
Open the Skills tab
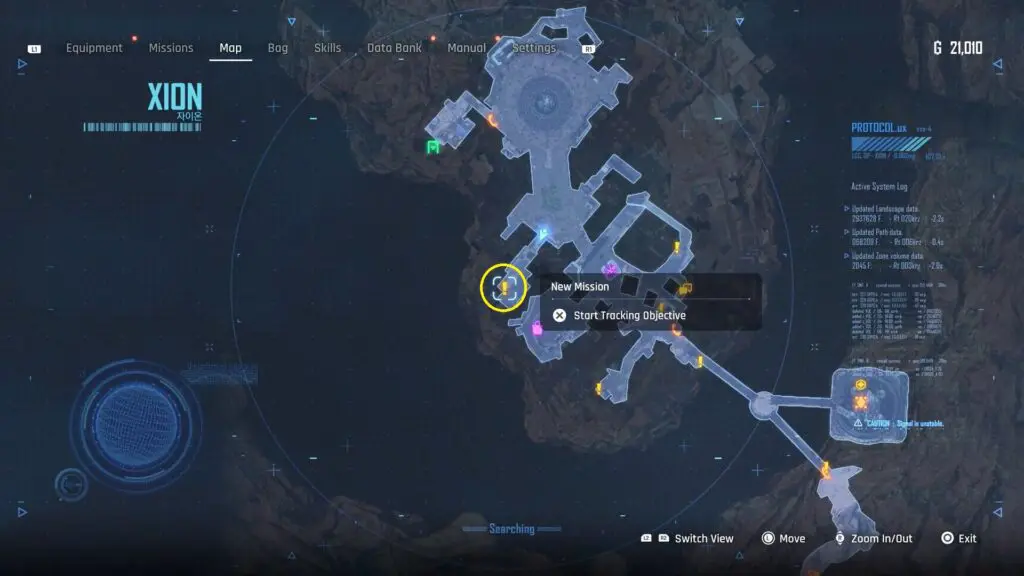tap(327, 48)
